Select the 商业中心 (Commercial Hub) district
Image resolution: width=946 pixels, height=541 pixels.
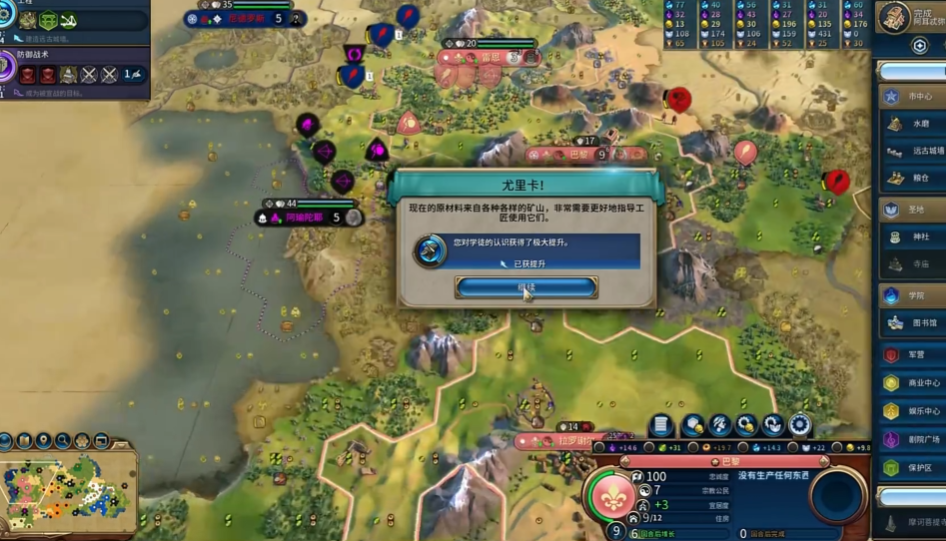pos(912,383)
